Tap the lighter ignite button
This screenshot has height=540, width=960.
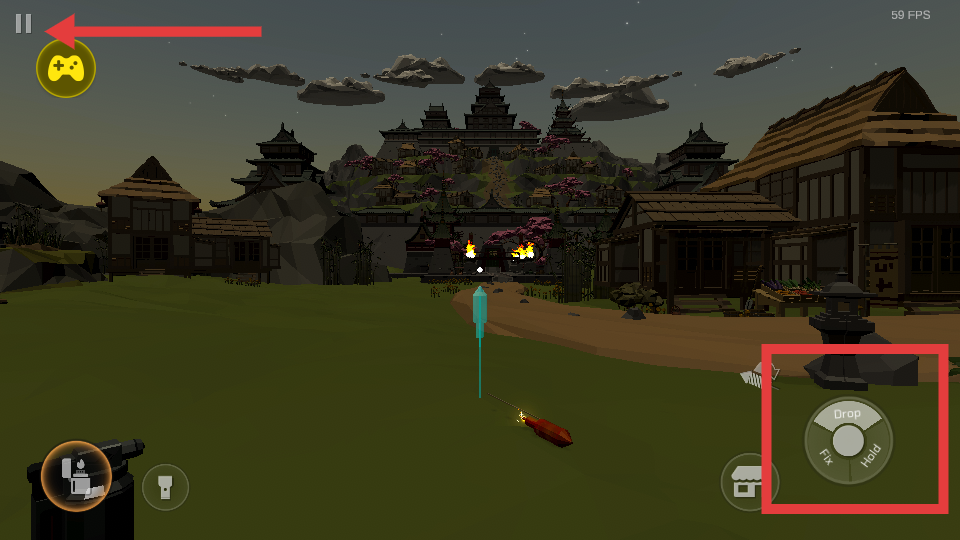click(76, 474)
